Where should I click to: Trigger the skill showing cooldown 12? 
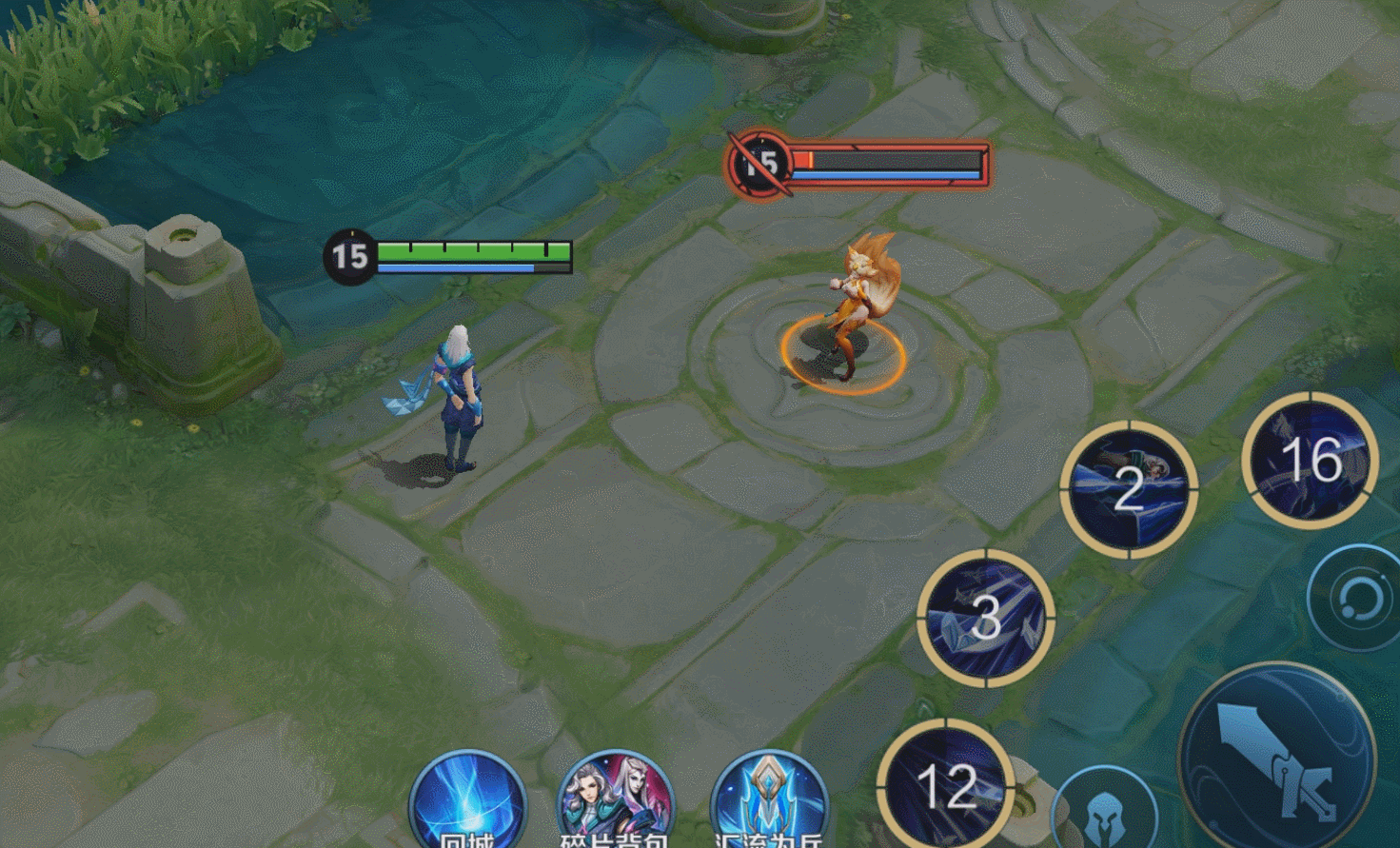pyautogui.click(x=946, y=785)
